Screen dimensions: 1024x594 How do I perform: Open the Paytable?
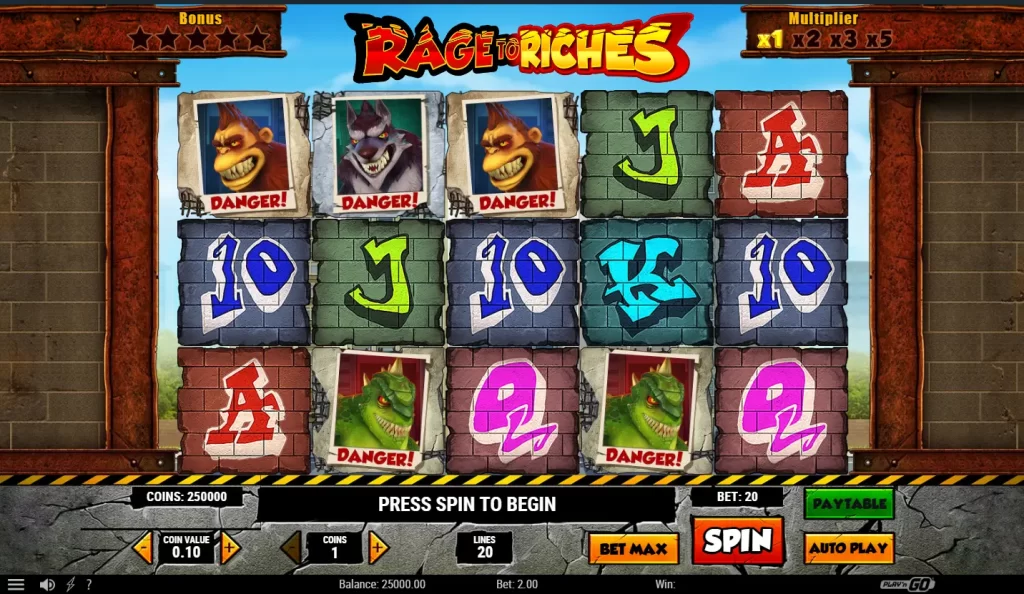[x=849, y=503]
